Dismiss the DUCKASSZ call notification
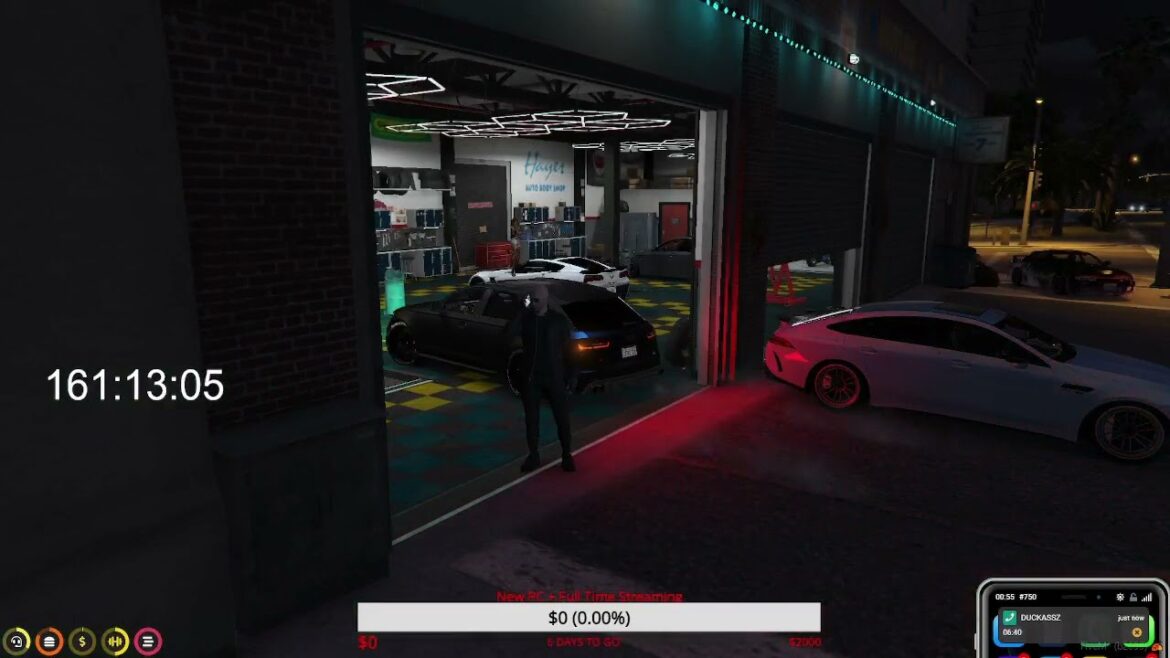 (1137, 632)
